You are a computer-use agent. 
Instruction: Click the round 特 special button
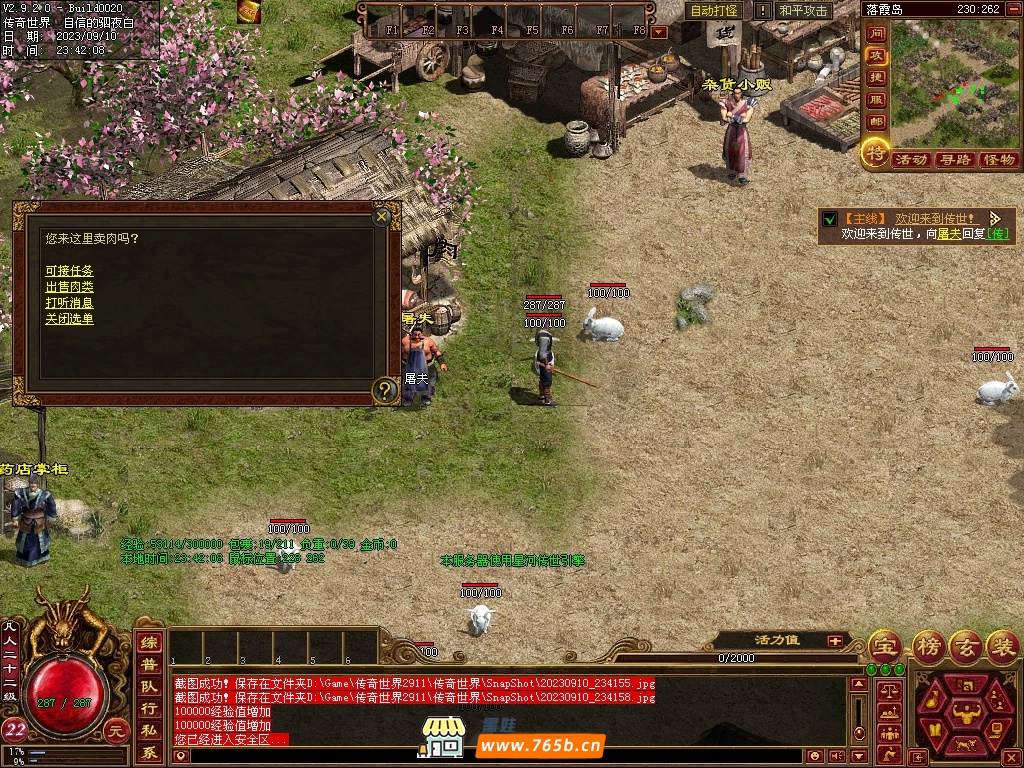[x=875, y=153]
